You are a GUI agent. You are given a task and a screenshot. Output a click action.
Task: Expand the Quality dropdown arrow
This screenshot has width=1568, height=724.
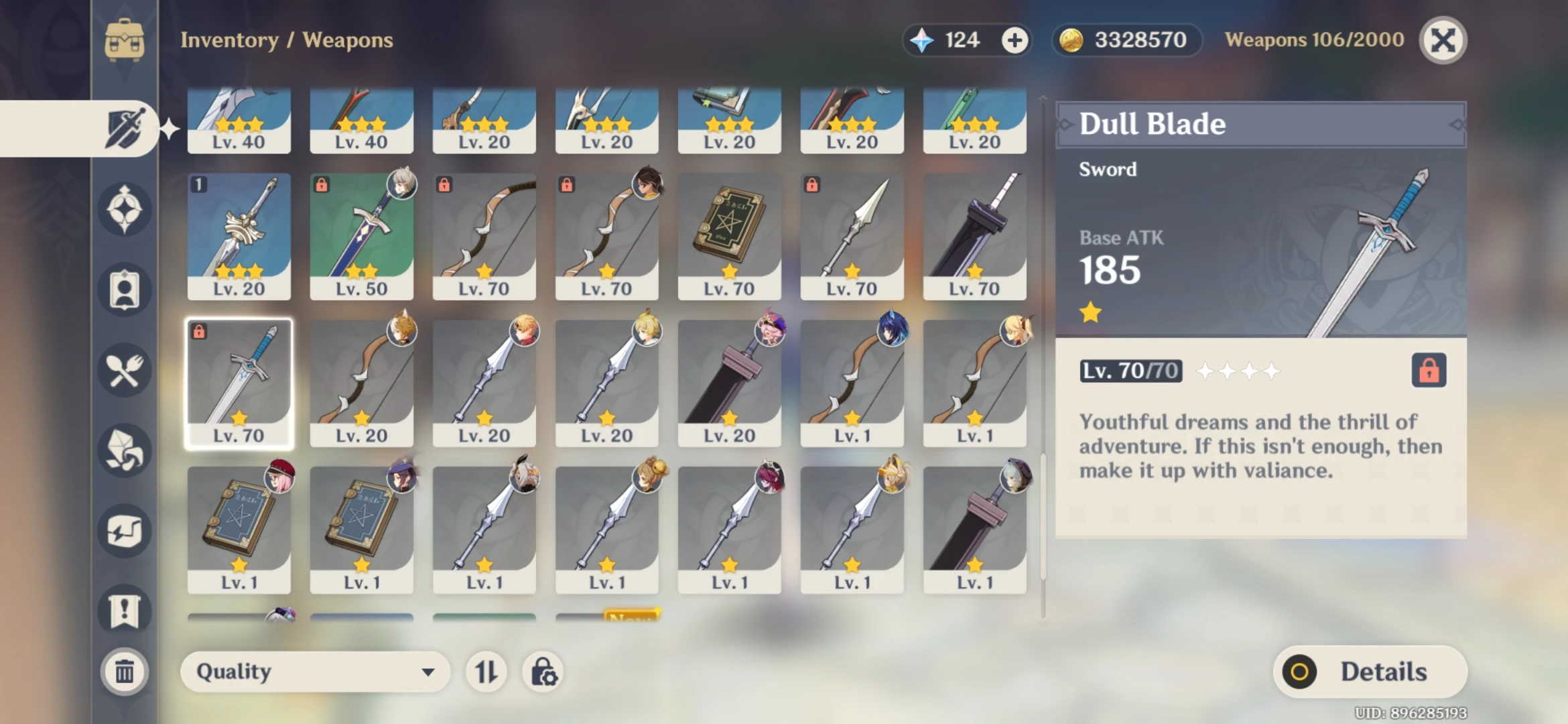click(x=429, y=672)
